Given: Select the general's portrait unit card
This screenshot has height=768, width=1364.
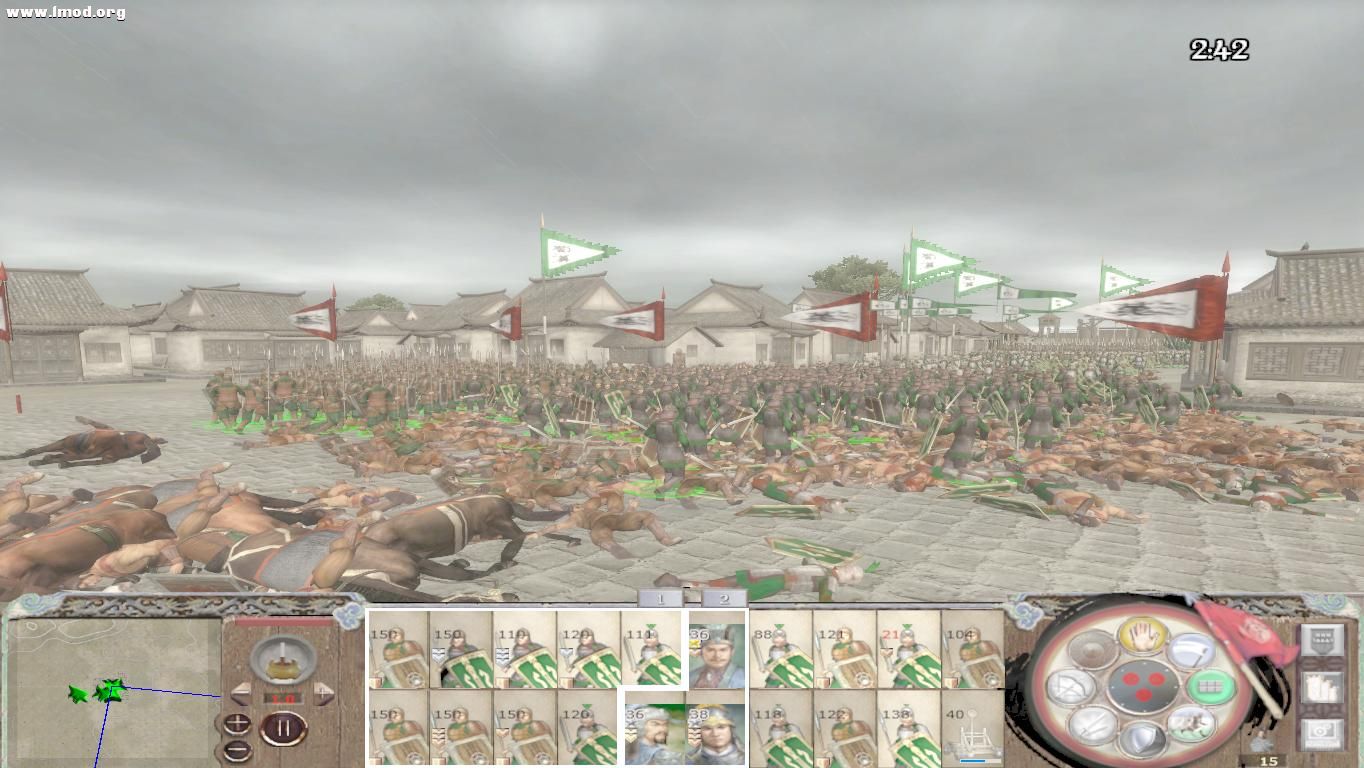Looking at the screenshot, I should 716,655.
